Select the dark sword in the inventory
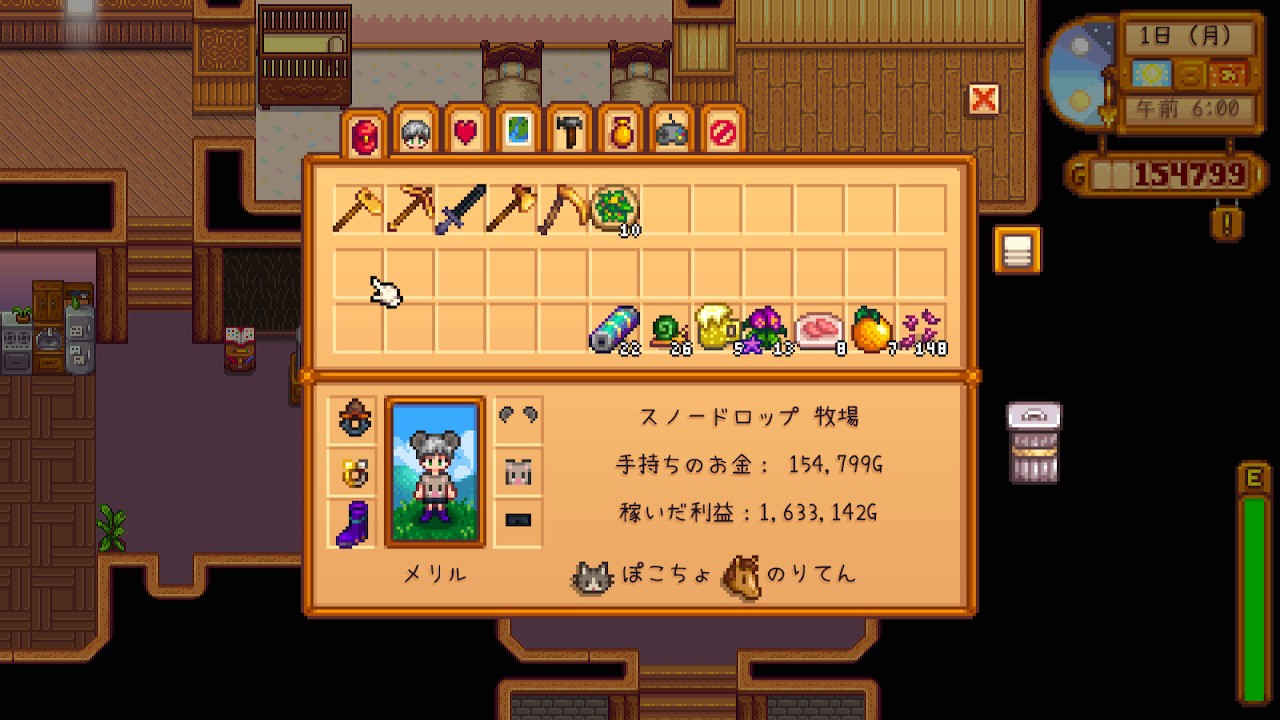 pyautogui.click(x=460, y=209)
